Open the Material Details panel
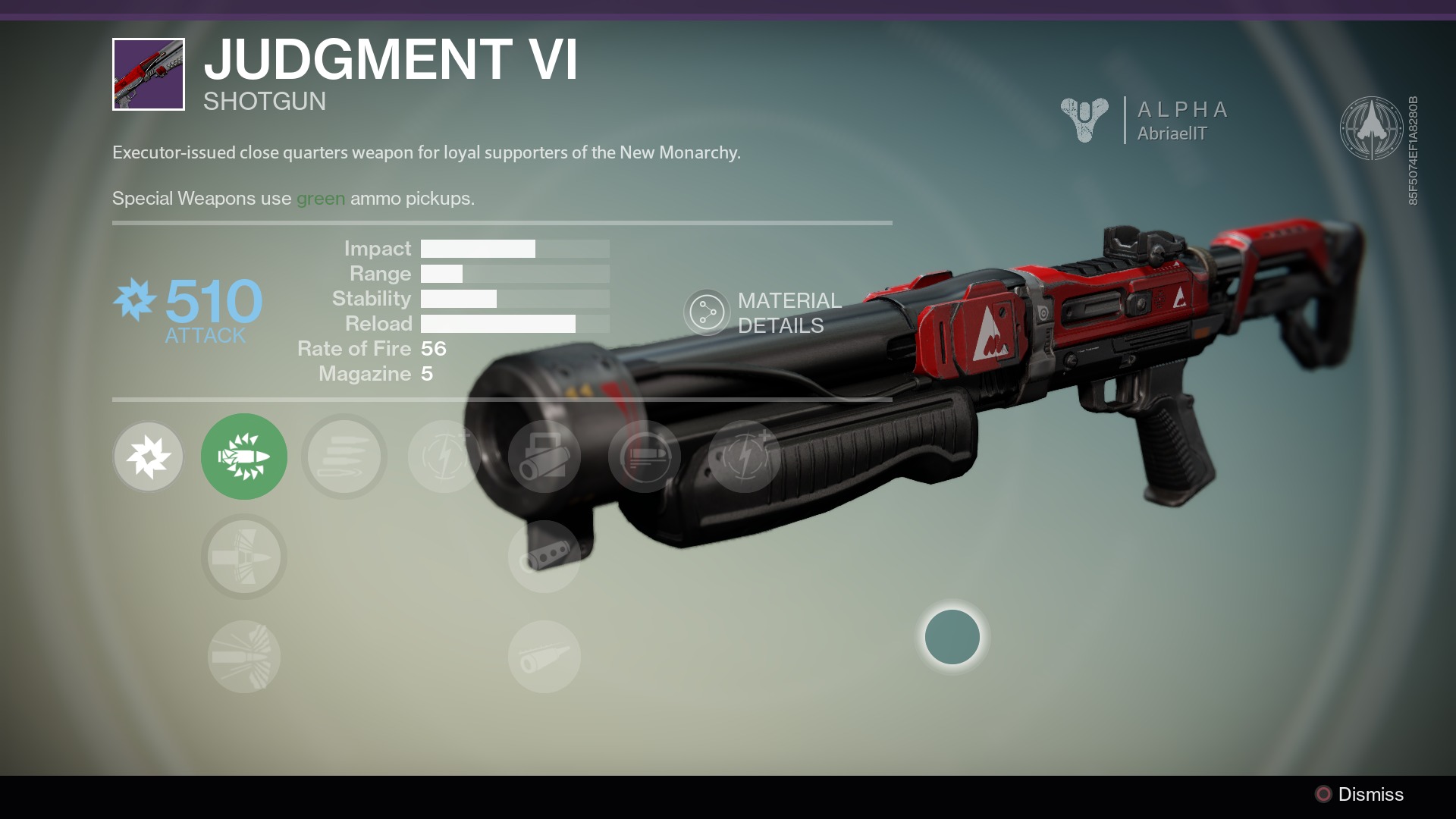 pyautogui.click(x=707, y=312)
